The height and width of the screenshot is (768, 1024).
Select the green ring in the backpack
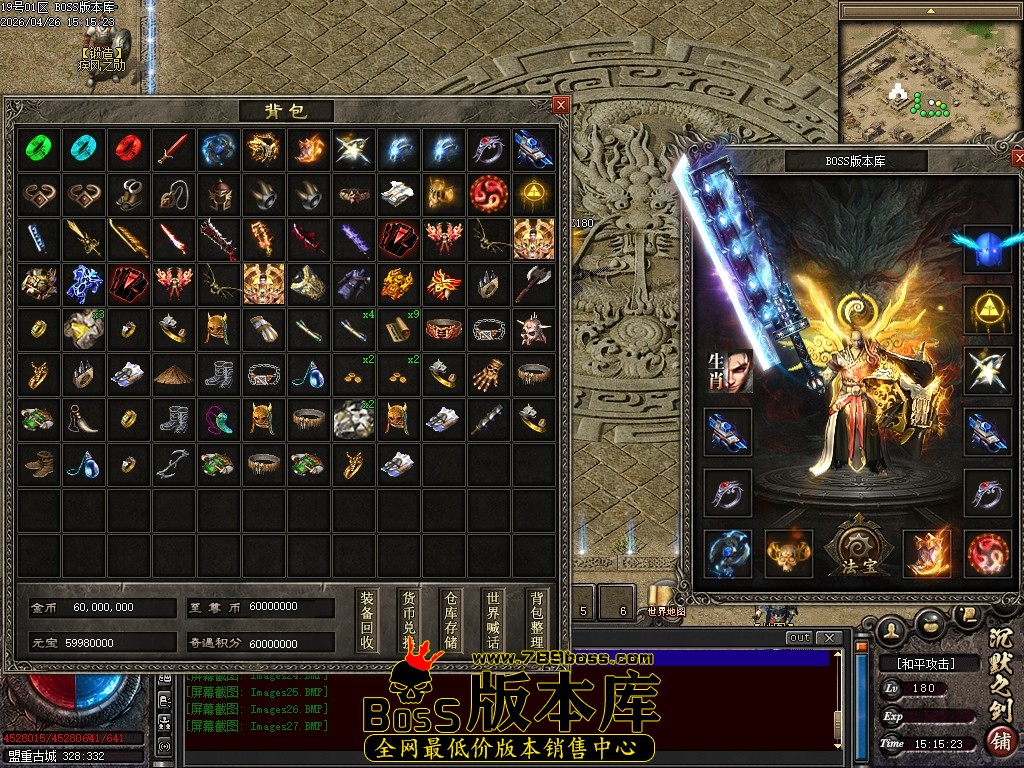click(38, 150)
